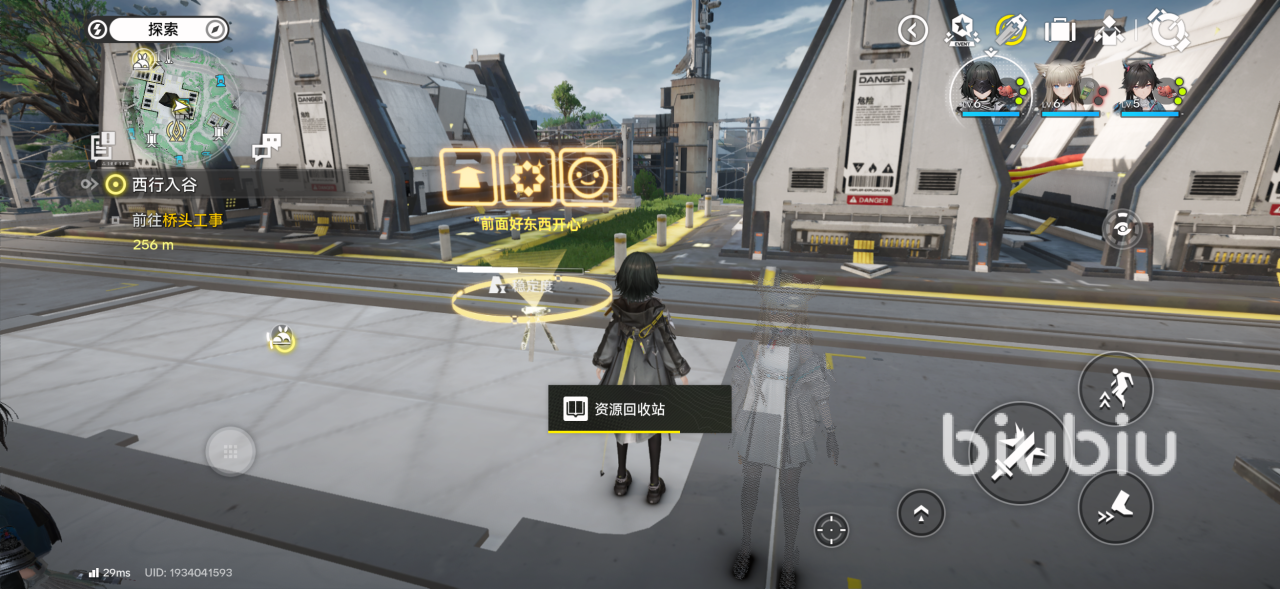Click the compass icon beside 探索

click(216, 29)
